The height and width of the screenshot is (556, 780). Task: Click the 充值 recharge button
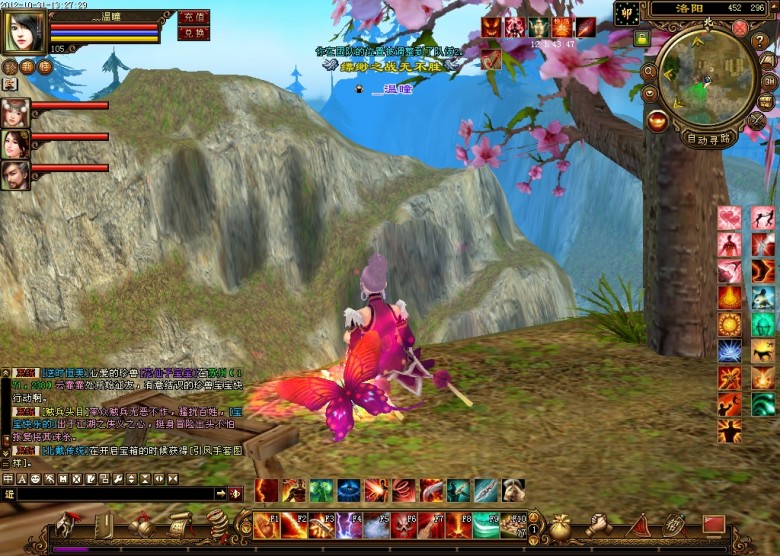[x=193, y=17]
